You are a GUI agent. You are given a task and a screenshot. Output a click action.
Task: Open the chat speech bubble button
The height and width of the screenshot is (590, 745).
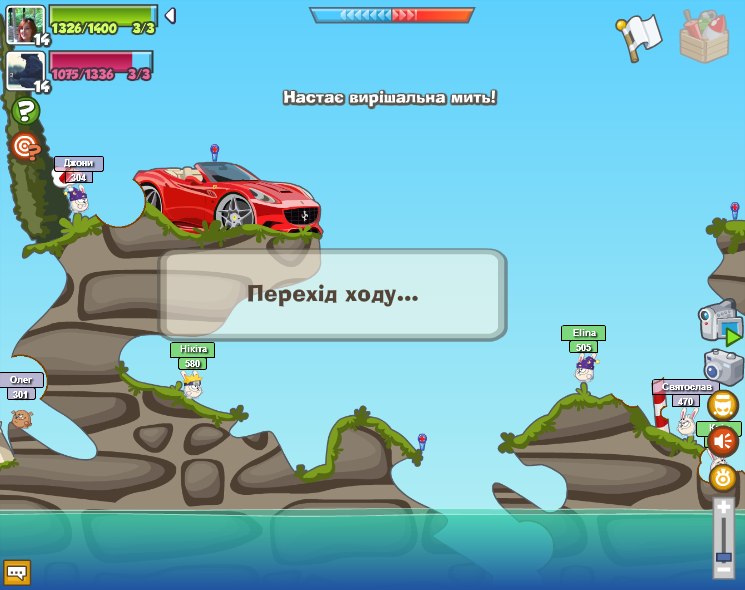(17, 572)
